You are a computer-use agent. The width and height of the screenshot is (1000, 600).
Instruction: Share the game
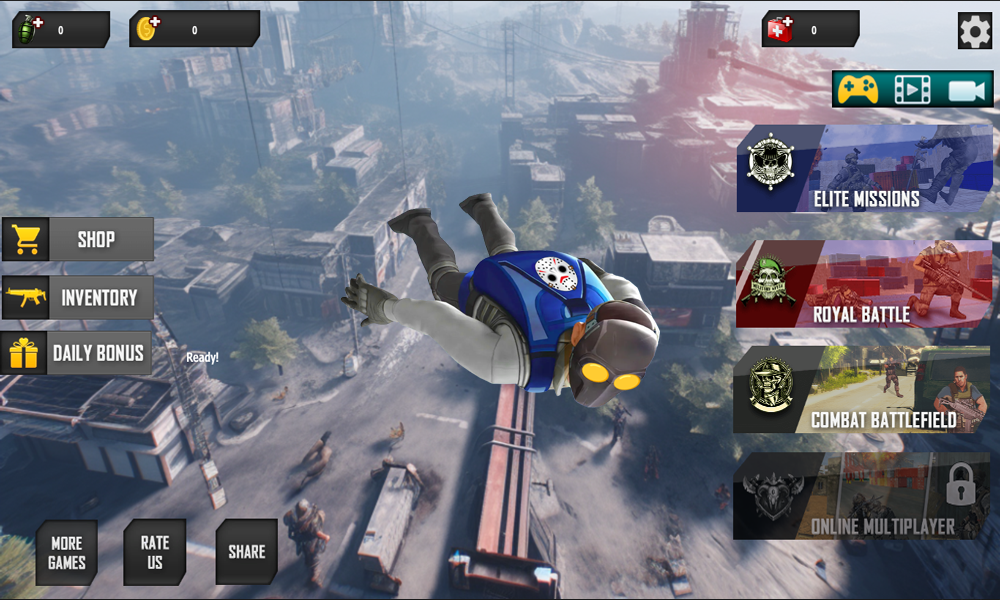[x=246, y=552]
